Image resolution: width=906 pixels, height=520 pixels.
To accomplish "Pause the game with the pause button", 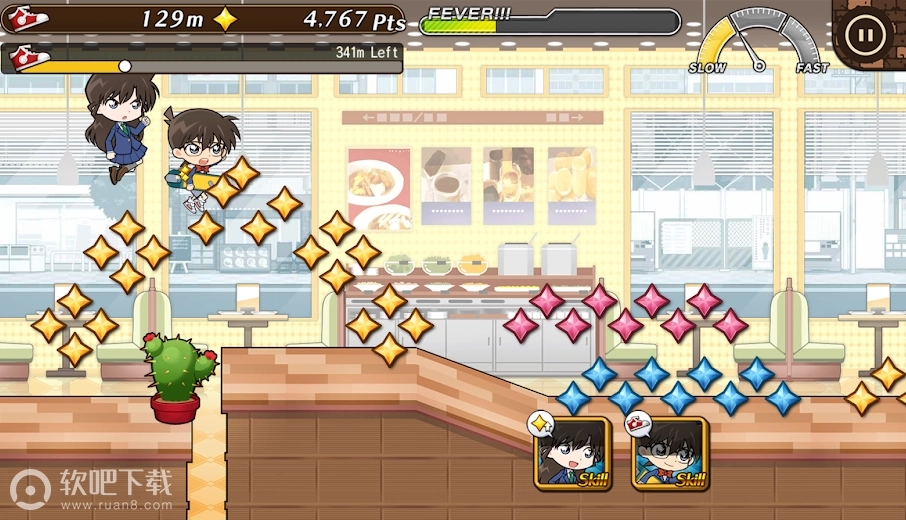I will pyautogui.click(x=863, y=35).
